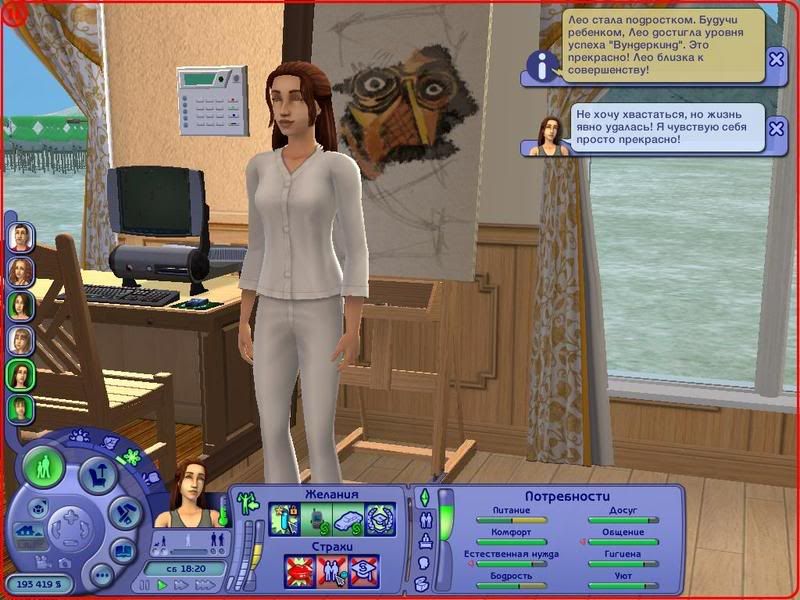Click the graduation cap want icon
This screenshot has height=600, width=800.
pyautogui.click(x=379, y=520)
